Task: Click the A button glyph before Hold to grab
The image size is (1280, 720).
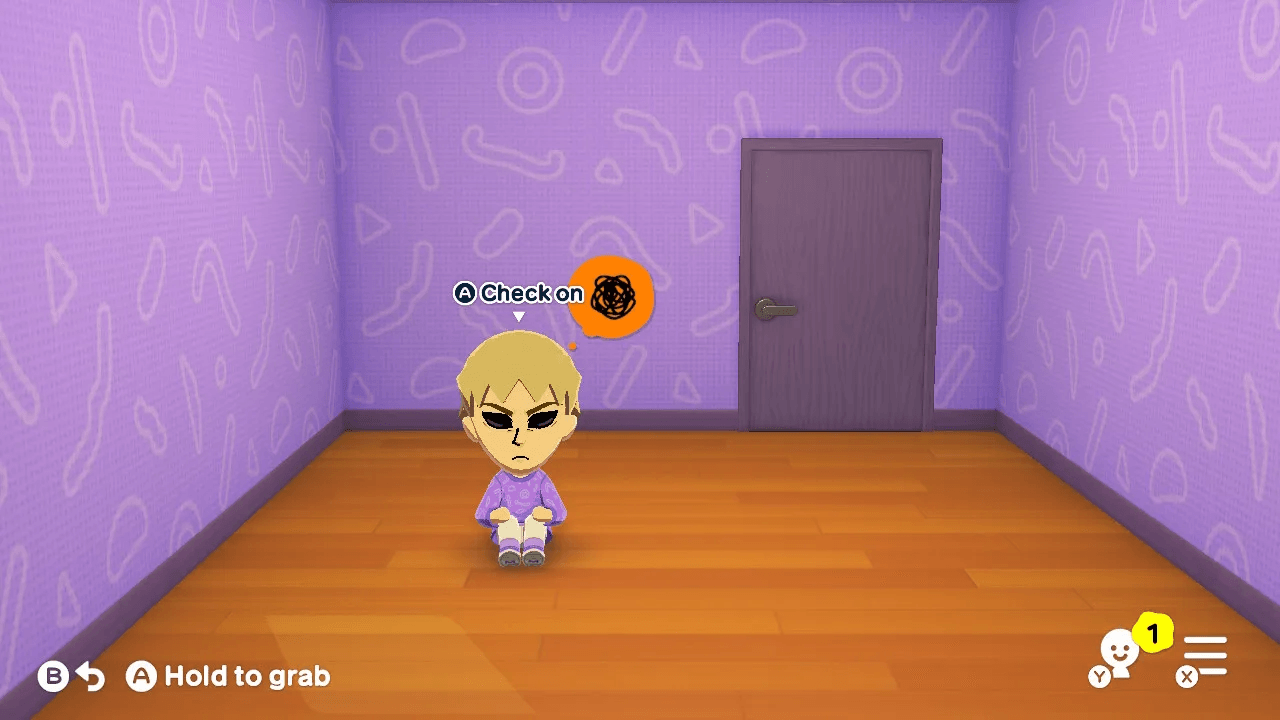Action: 141,677
